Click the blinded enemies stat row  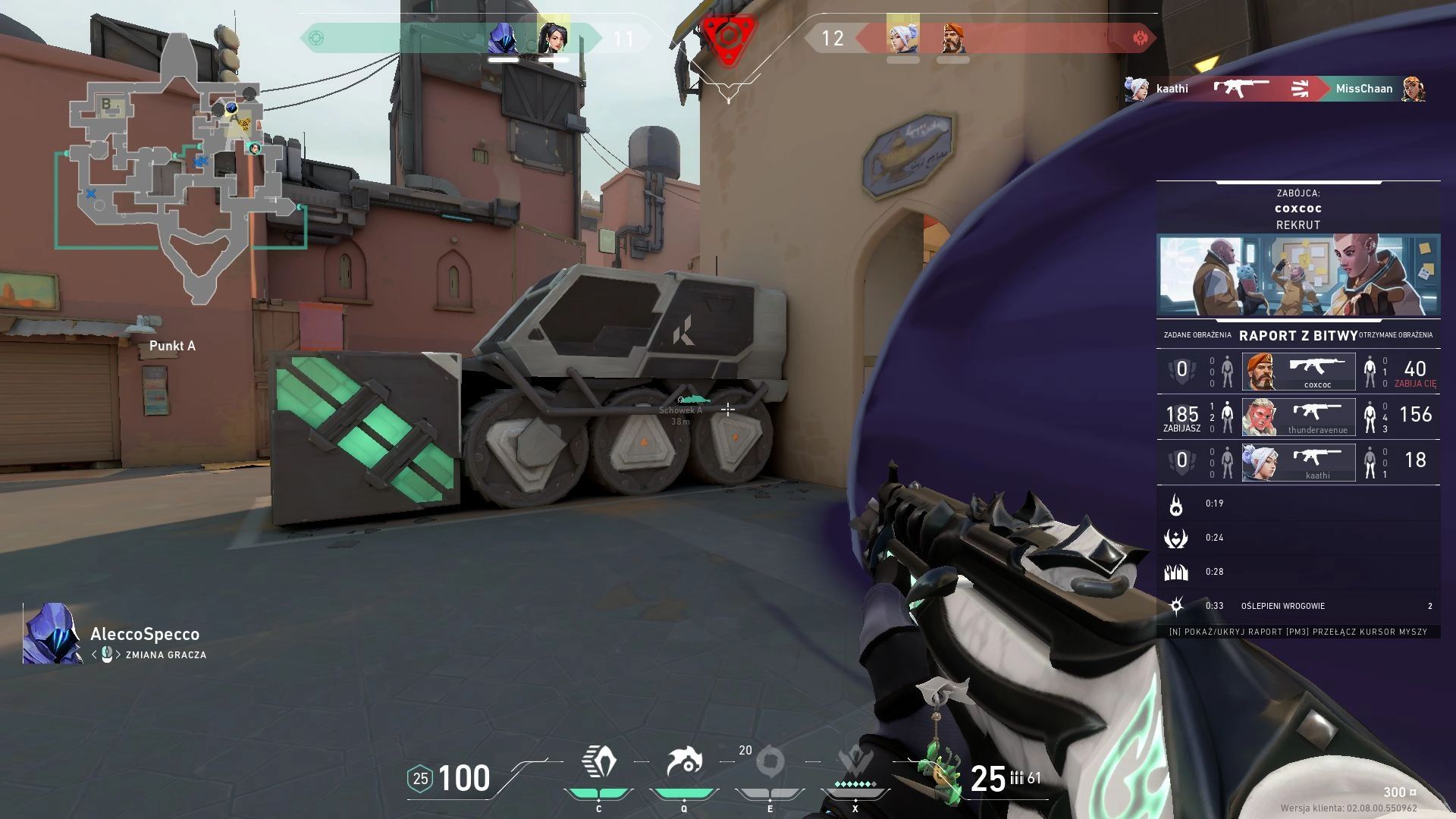(1298, 606)
